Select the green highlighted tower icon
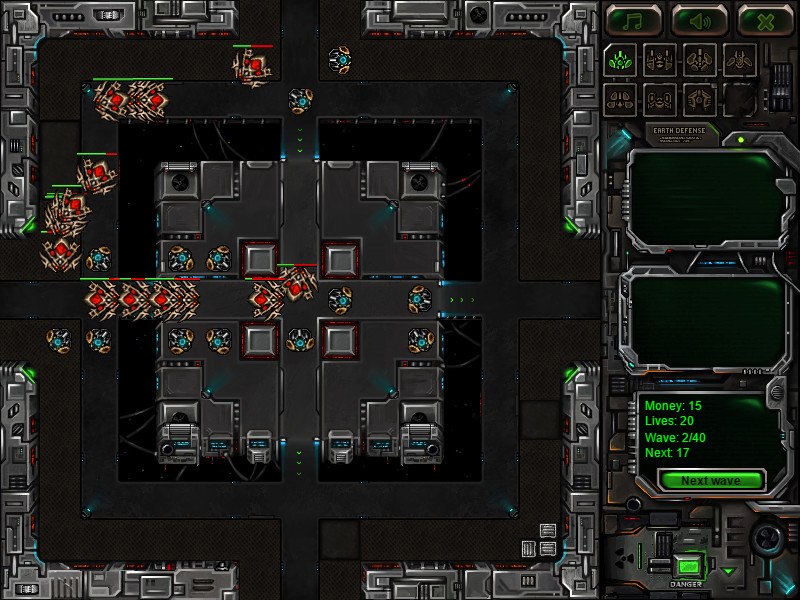Viewport: 800px width, 600px height. click(620, 59)
